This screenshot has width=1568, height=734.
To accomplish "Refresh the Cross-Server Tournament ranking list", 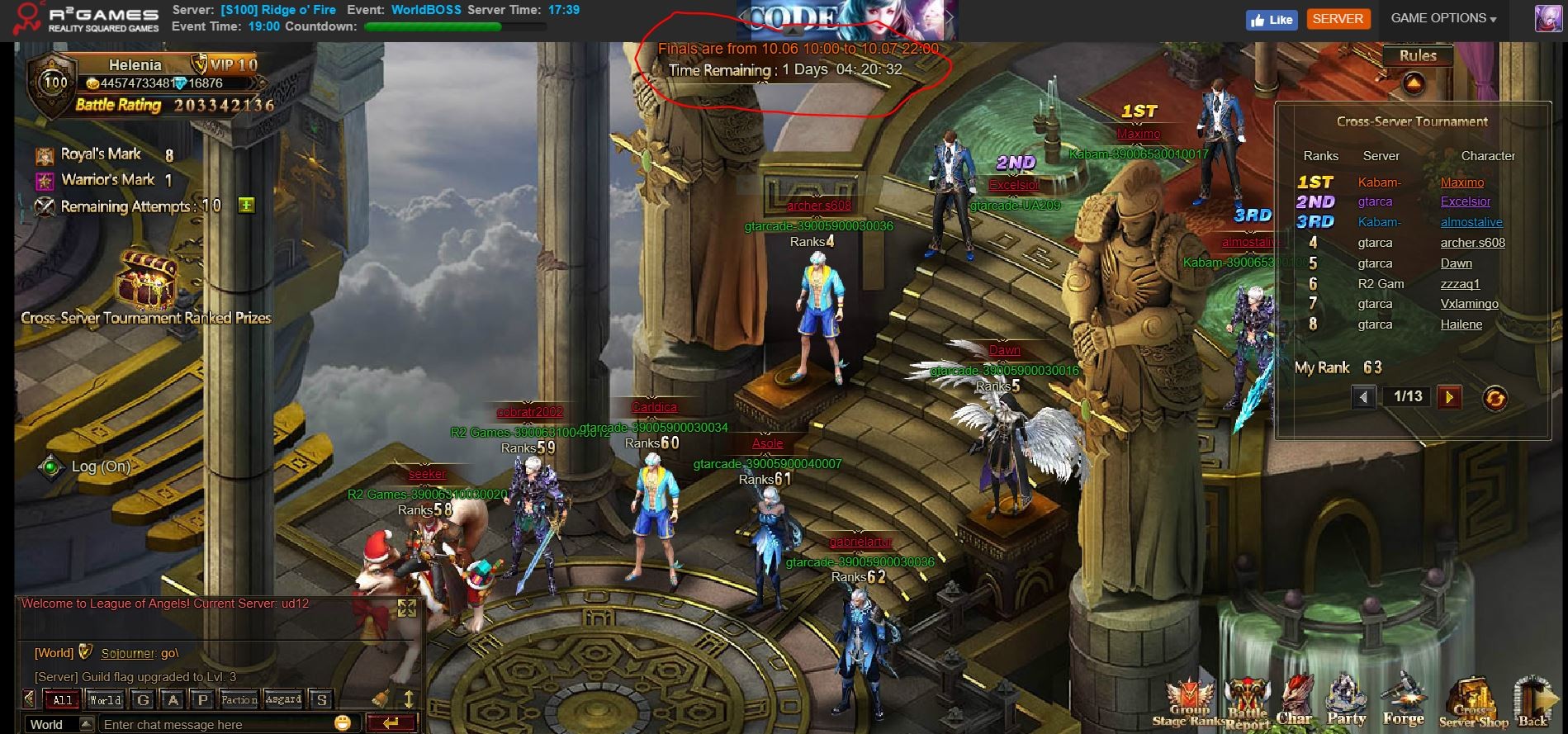I will coord(1495,398).
